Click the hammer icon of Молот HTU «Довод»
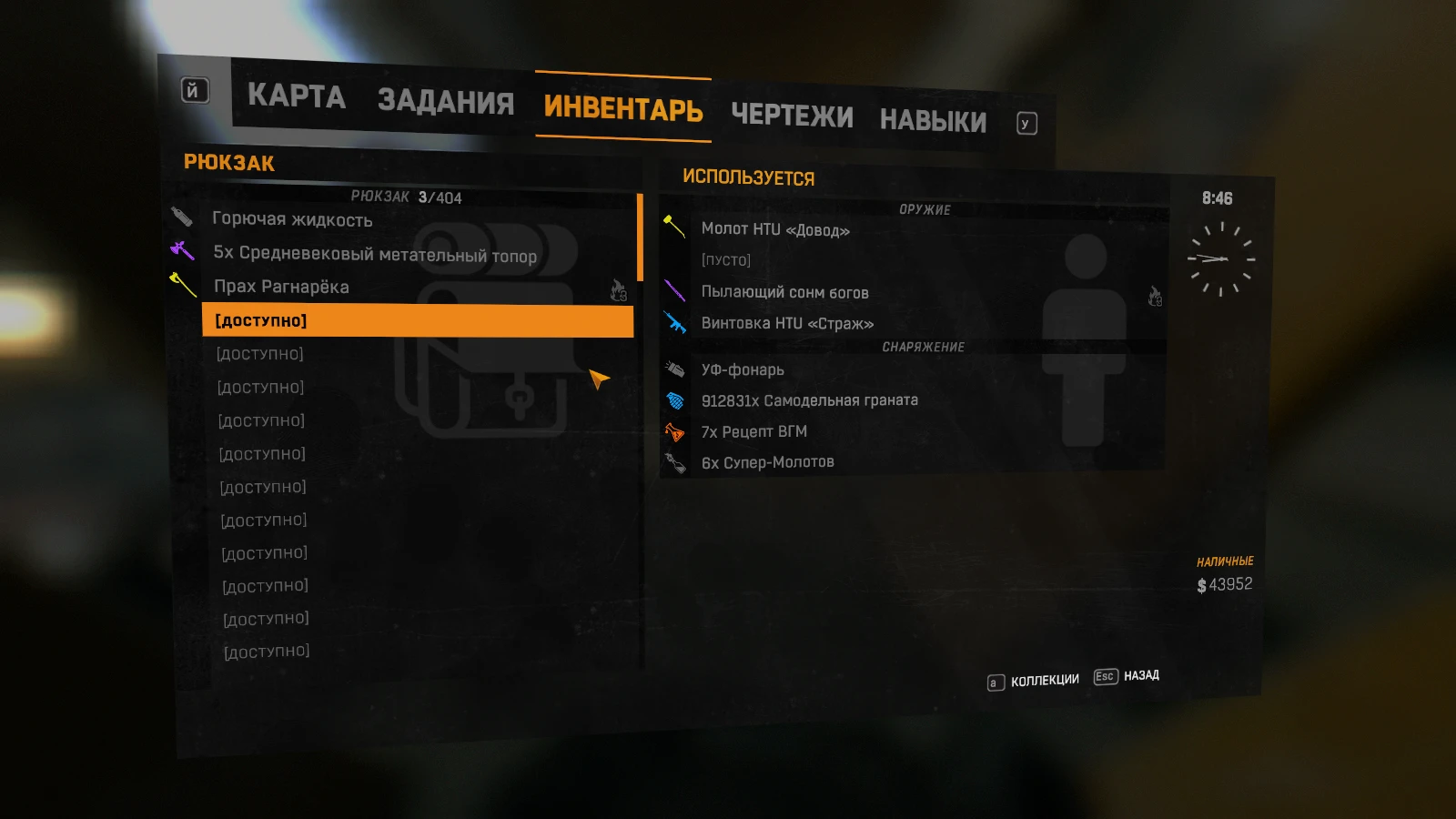The width and height of the screenshot is (1456, 819). (x=674, y=227)
